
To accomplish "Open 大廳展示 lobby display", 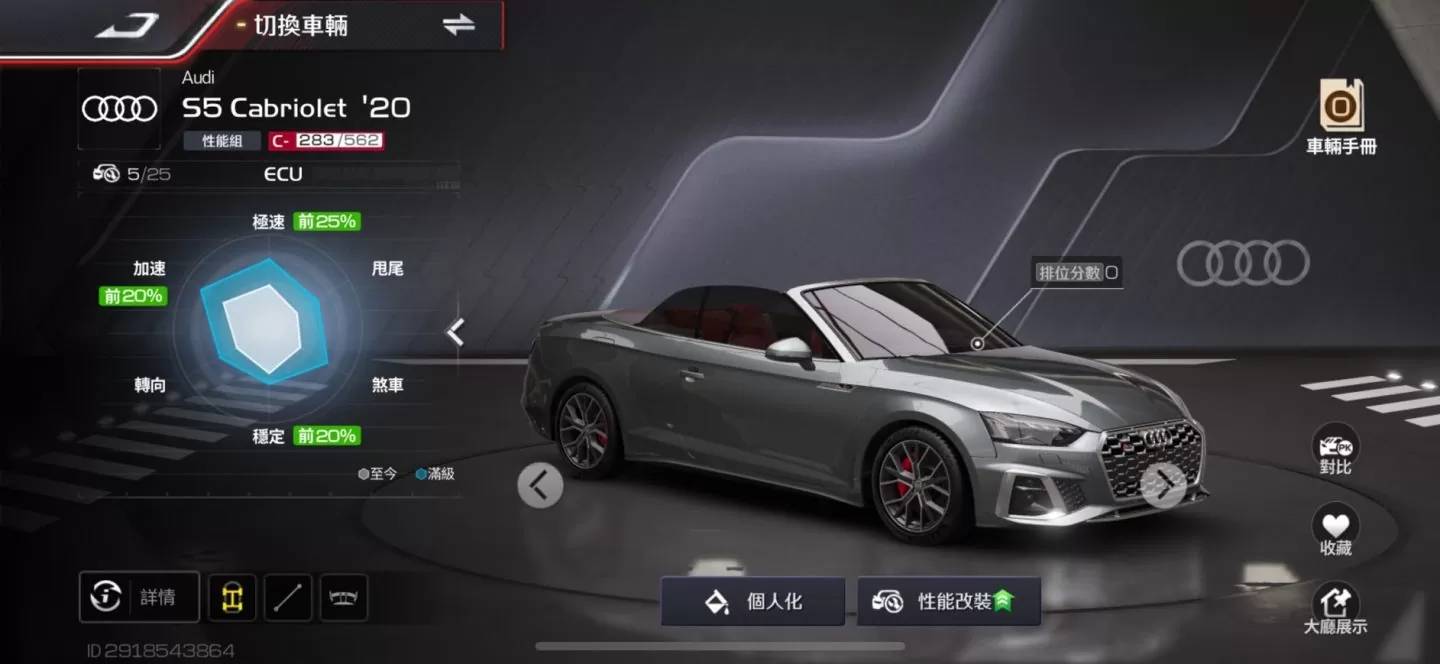I will tap(1335, 610).
